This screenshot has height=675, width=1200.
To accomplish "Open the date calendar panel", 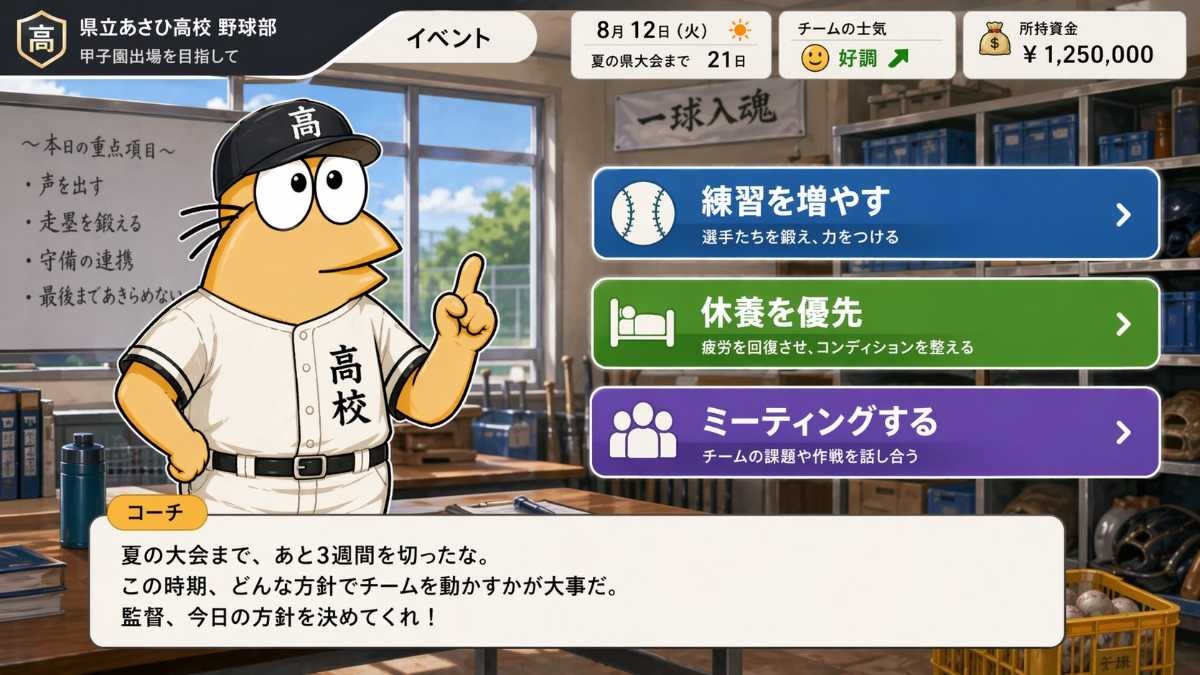I will [670, 45].
